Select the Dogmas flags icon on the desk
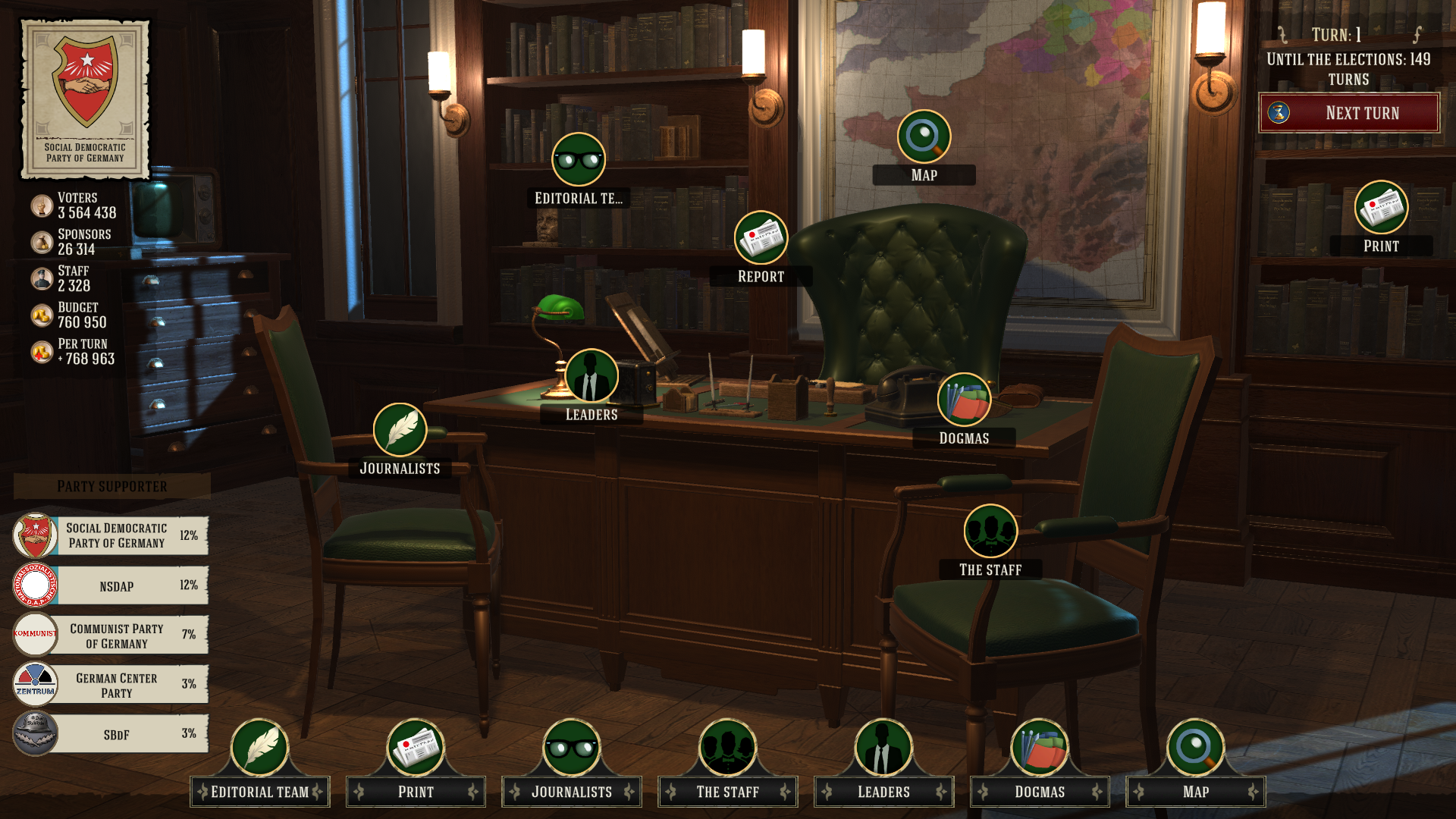Viewport: 1456px width, 819px height. click(x=964, y=400)
